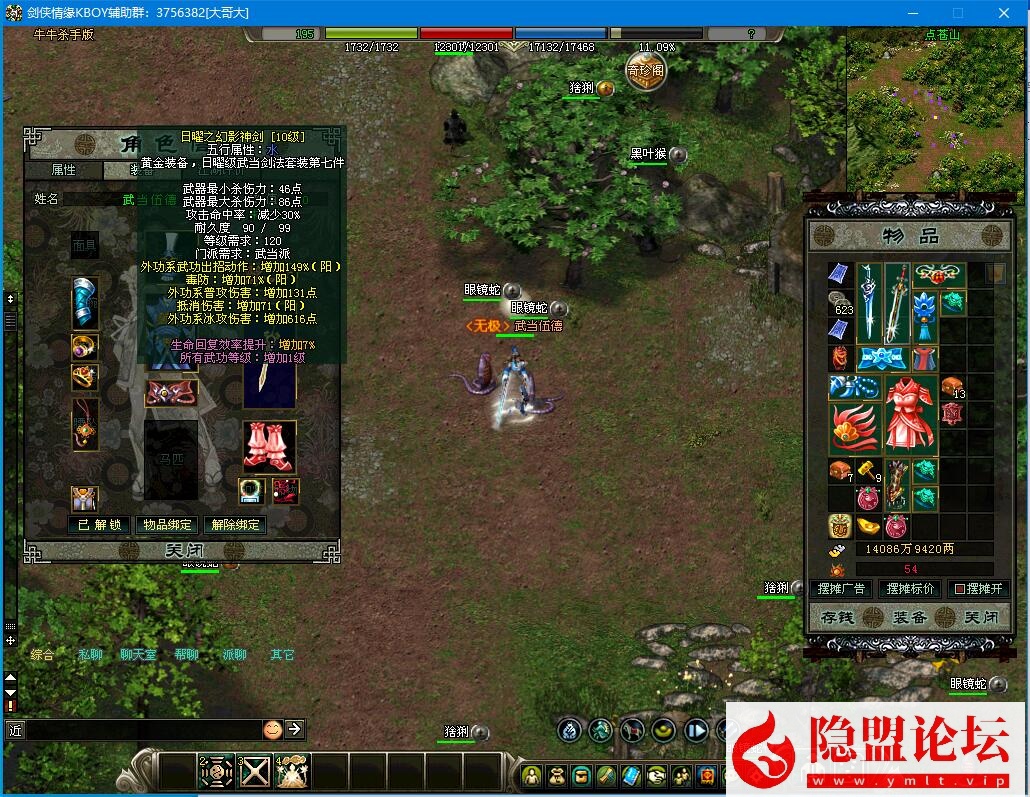This screenshot has width=1030, height=797.
Task: Click the 摆摊标价 stall pricing button
Action: pyautogui.click(x=911, y=589)
